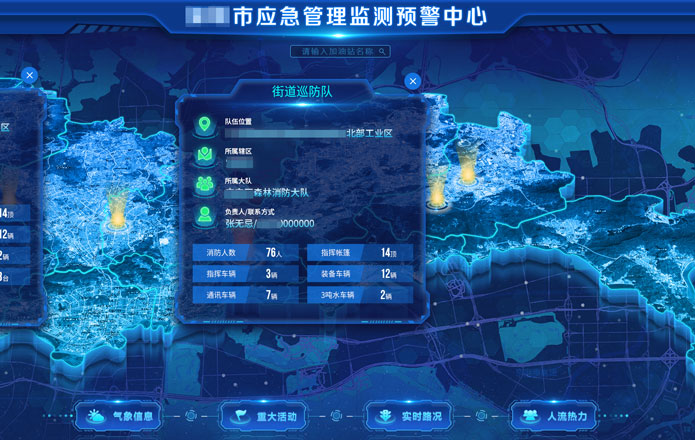Screen dimensions: 695x440
Task: Open the 气象信息 weather view
Action: (x=121, y=416)
